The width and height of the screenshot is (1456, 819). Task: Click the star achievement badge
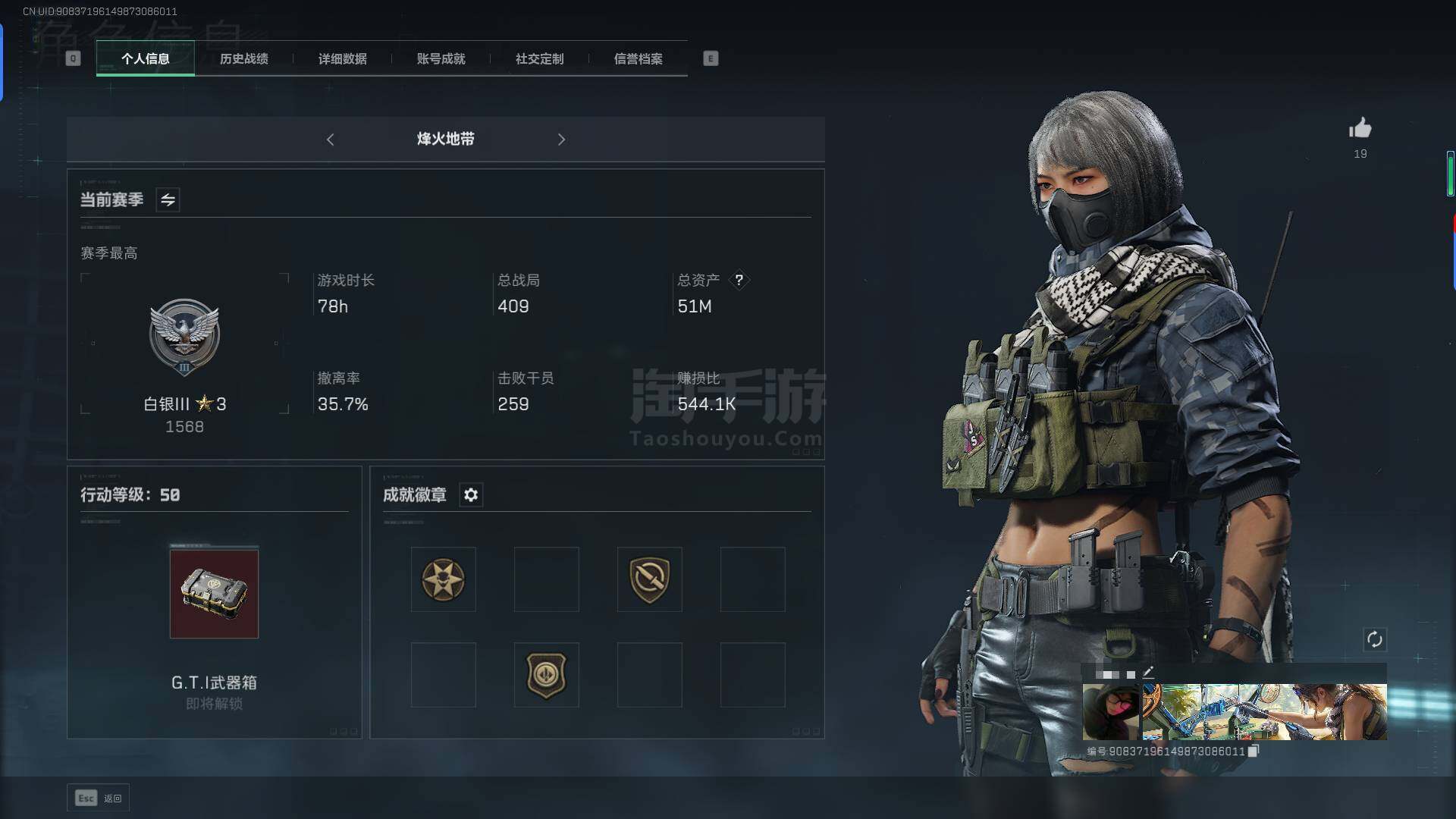pos(444,579)
